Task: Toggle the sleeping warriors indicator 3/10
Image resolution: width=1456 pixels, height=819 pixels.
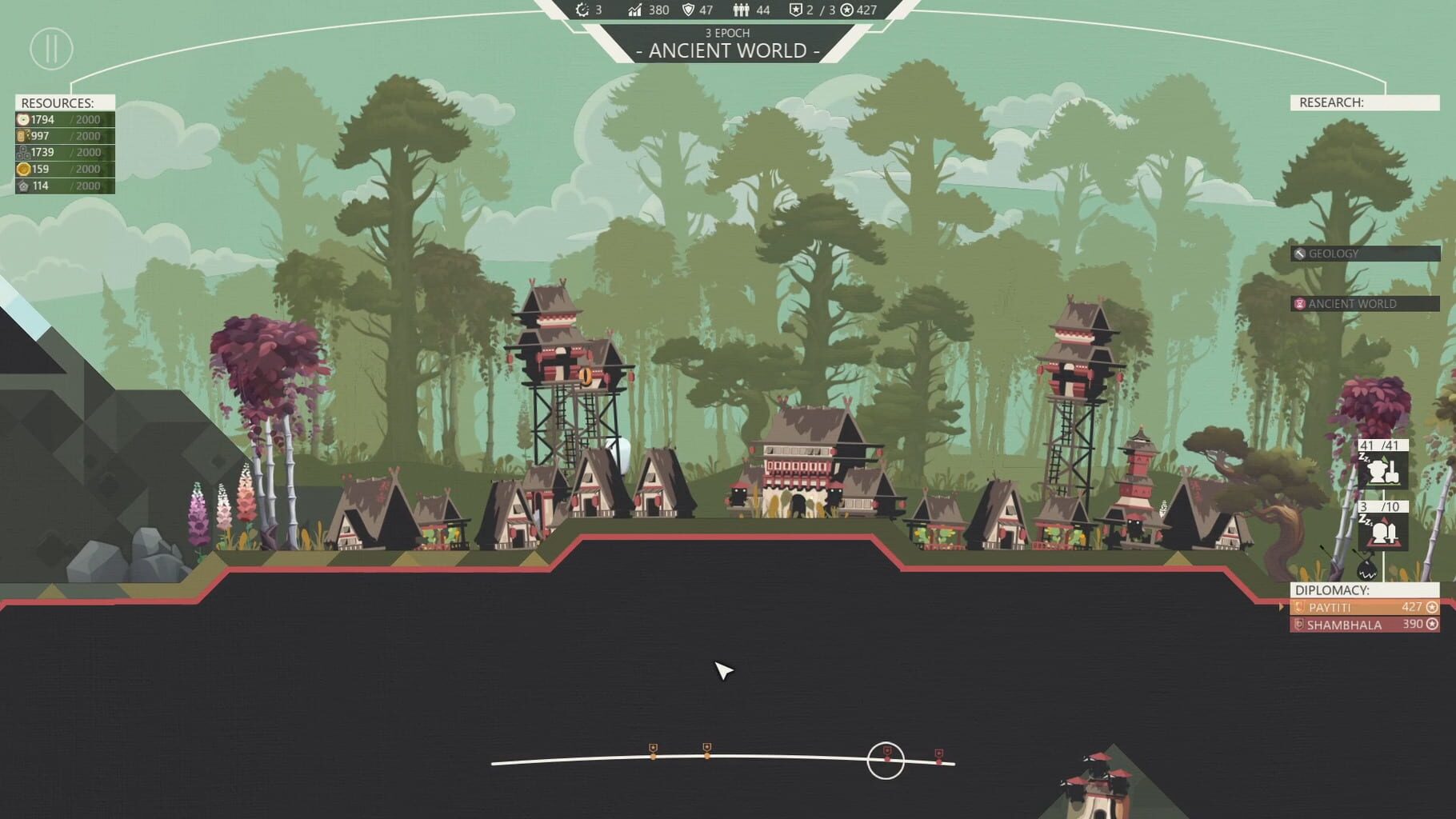Action: (x=1382, y=532)
